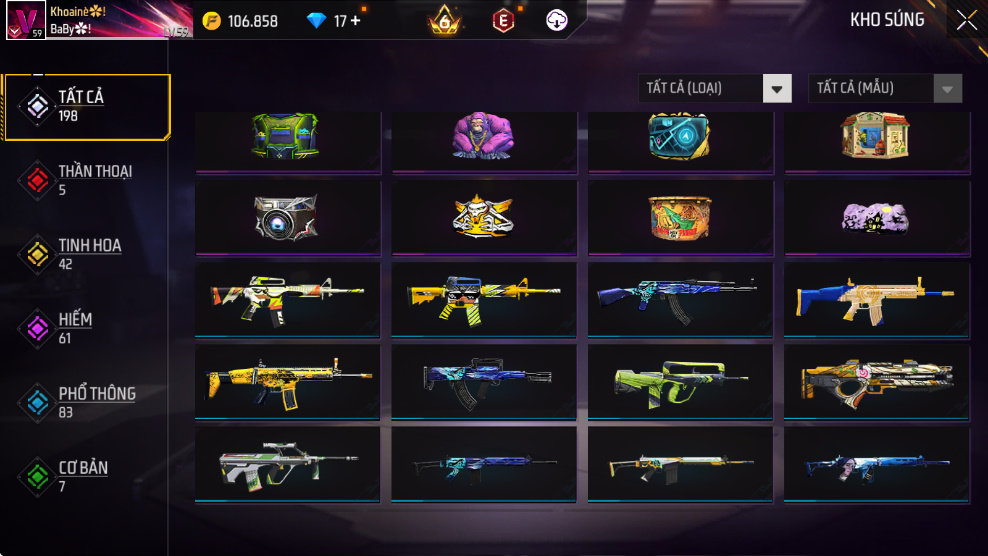This screenshot has height=556, width=988.
Task: Choose the green and blue loot crate
Action: pos(288,137)
